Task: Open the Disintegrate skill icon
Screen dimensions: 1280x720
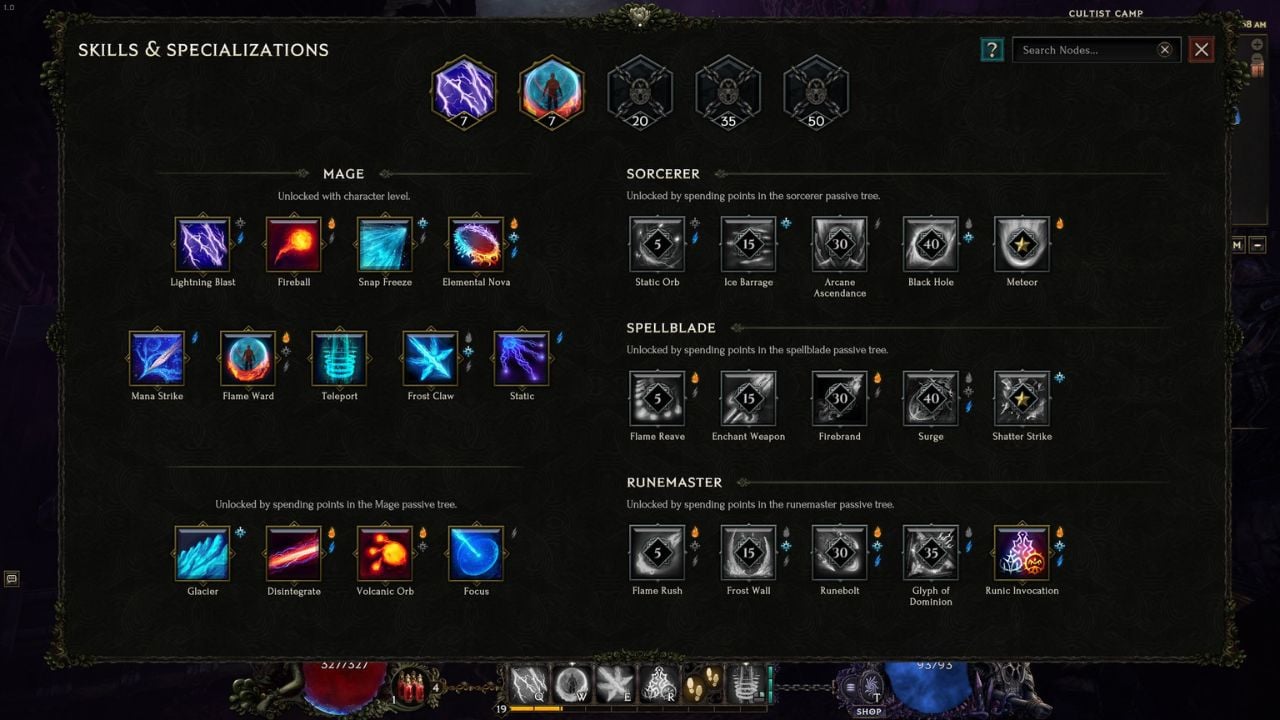Action: coord(293,552)
